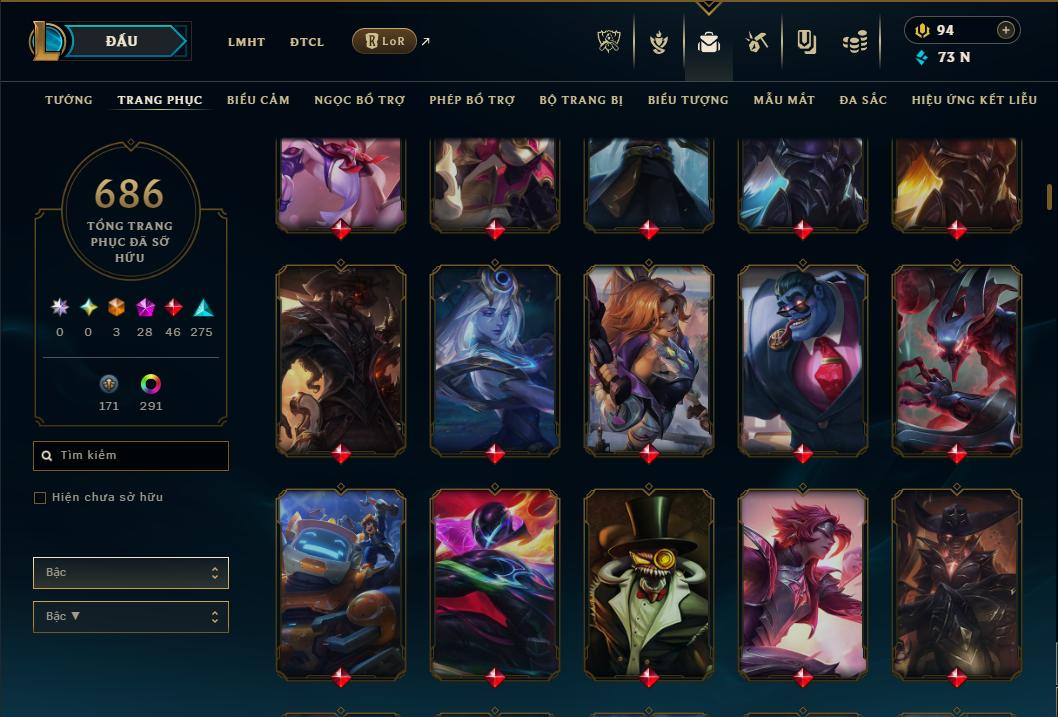Select the NGỌC BỔ TRỢ tab
Viewport: 1058px width, 717px height.
[x=359, y=100]
